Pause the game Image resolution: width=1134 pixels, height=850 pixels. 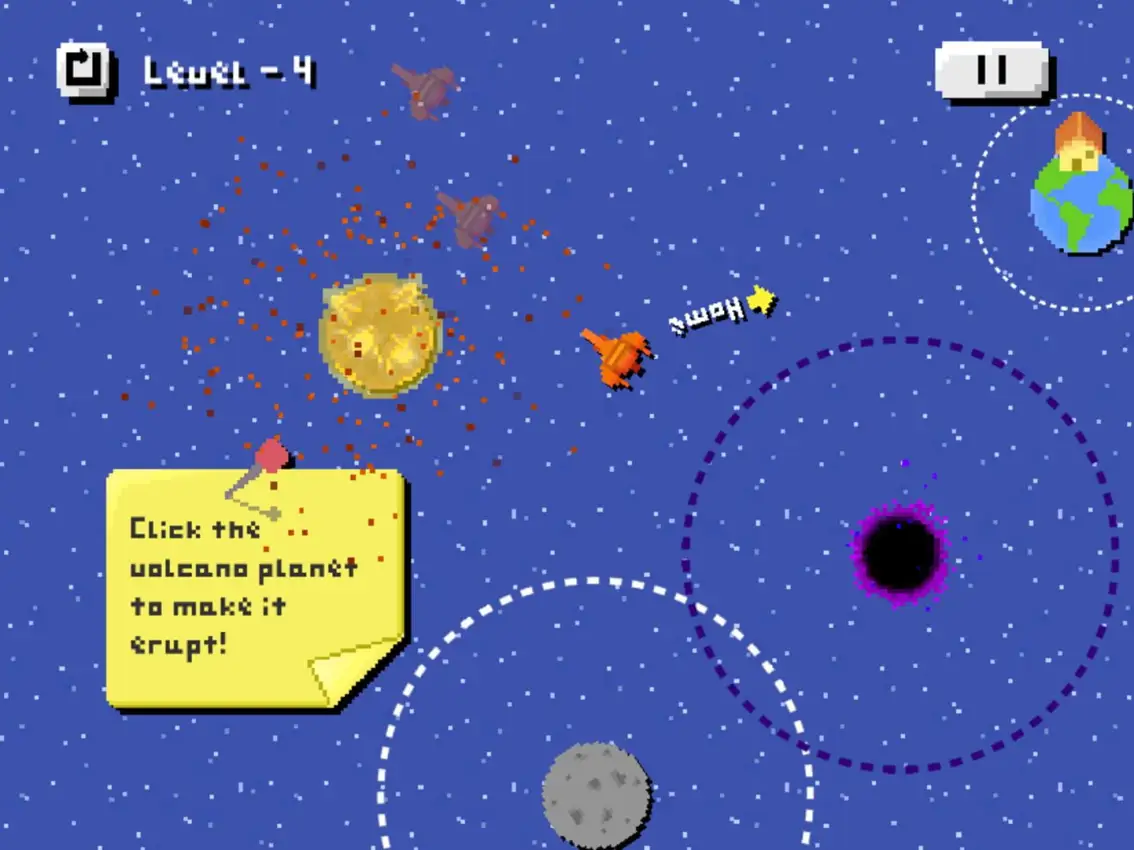point(991,70)
